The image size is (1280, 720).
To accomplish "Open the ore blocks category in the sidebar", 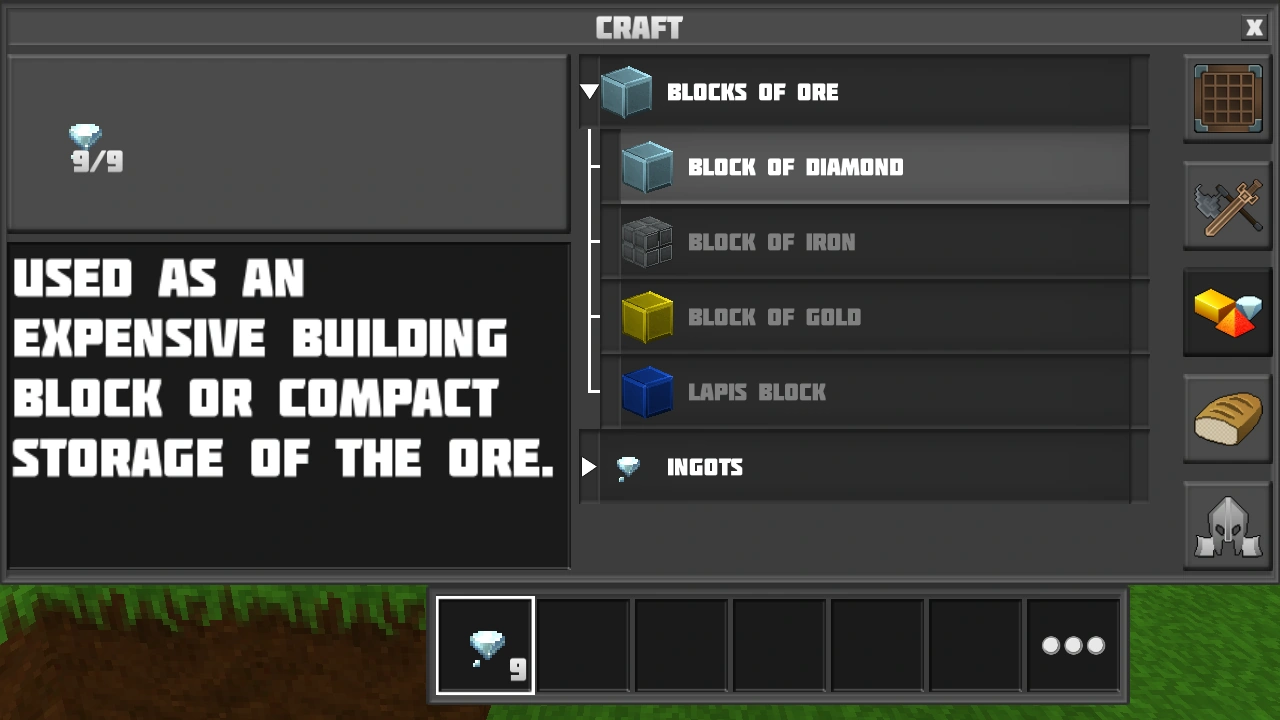I will [1227, 313].
